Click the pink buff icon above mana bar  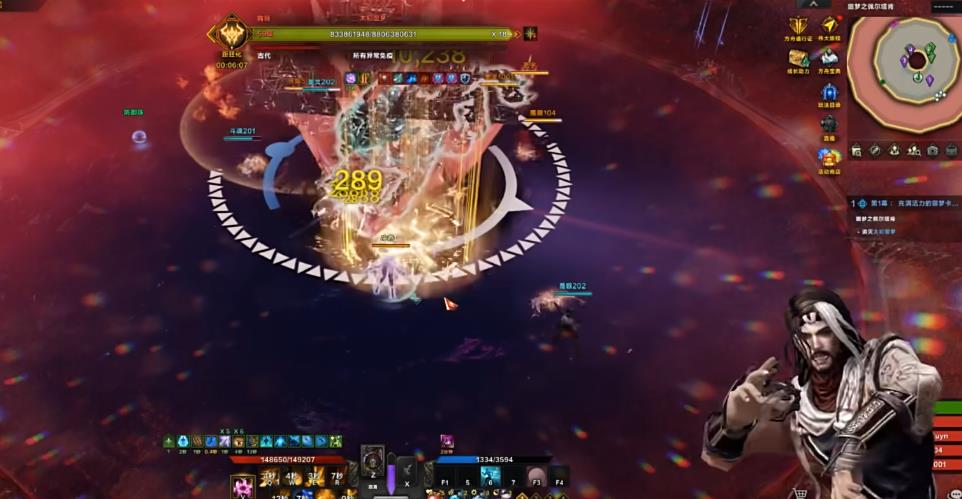[x=447, y=441]
